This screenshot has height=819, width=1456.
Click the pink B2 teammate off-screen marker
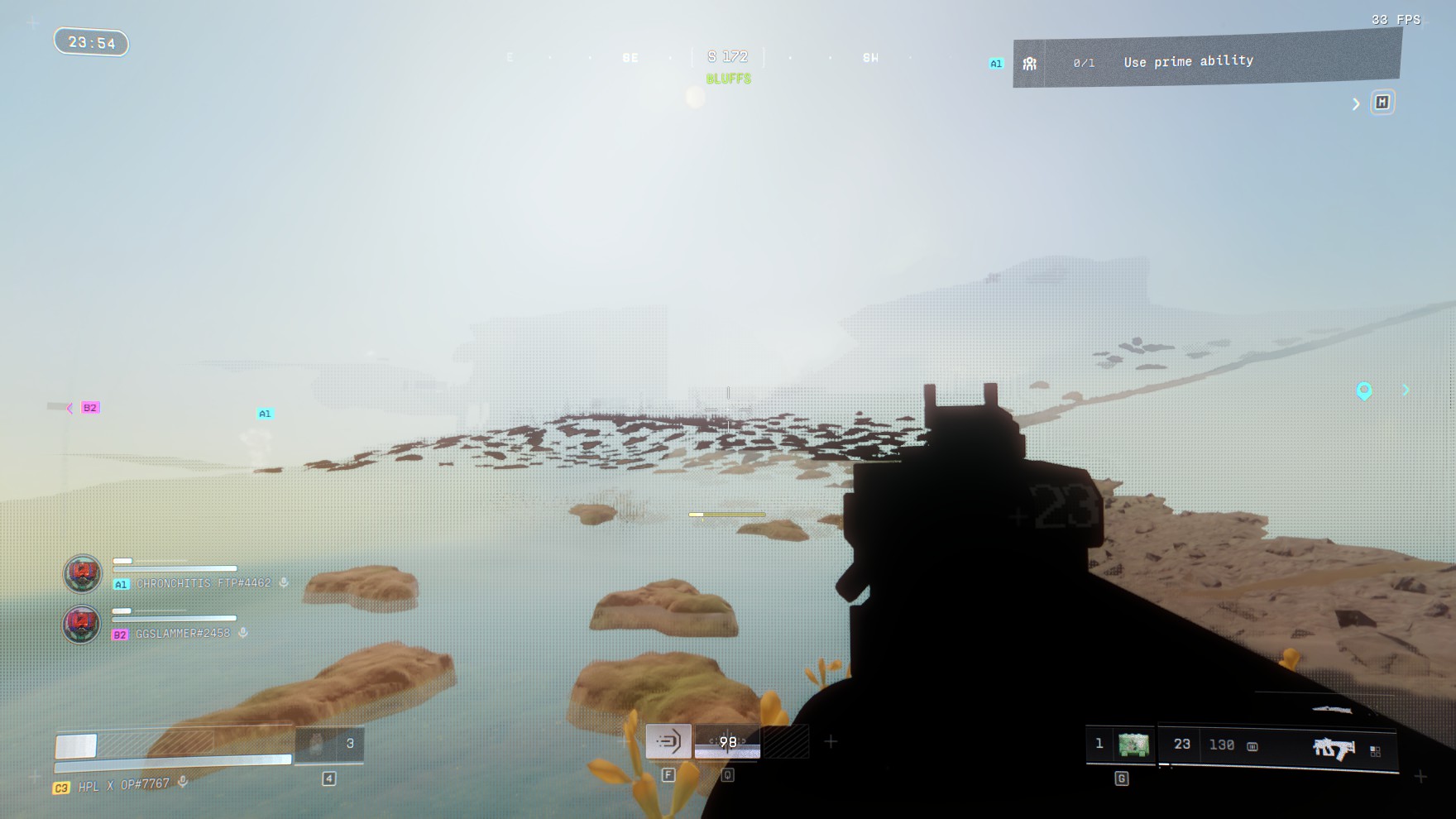89,408
